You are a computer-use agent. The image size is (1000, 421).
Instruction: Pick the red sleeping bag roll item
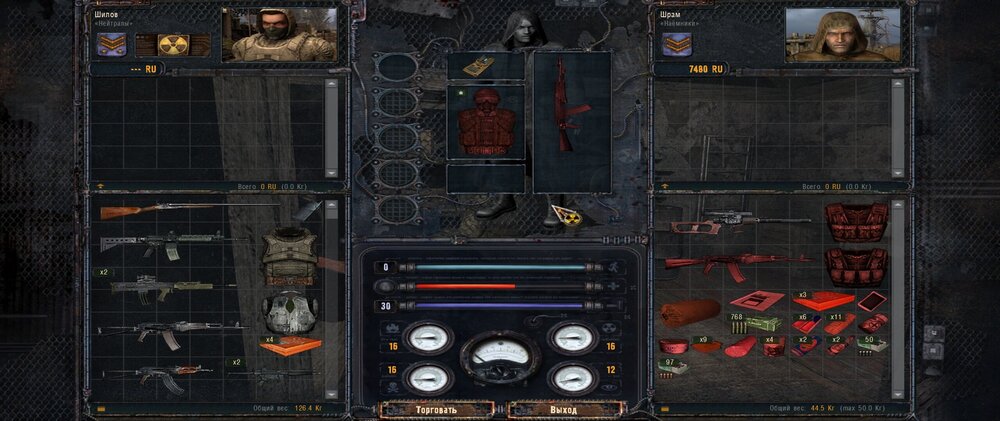pos(690,313)
